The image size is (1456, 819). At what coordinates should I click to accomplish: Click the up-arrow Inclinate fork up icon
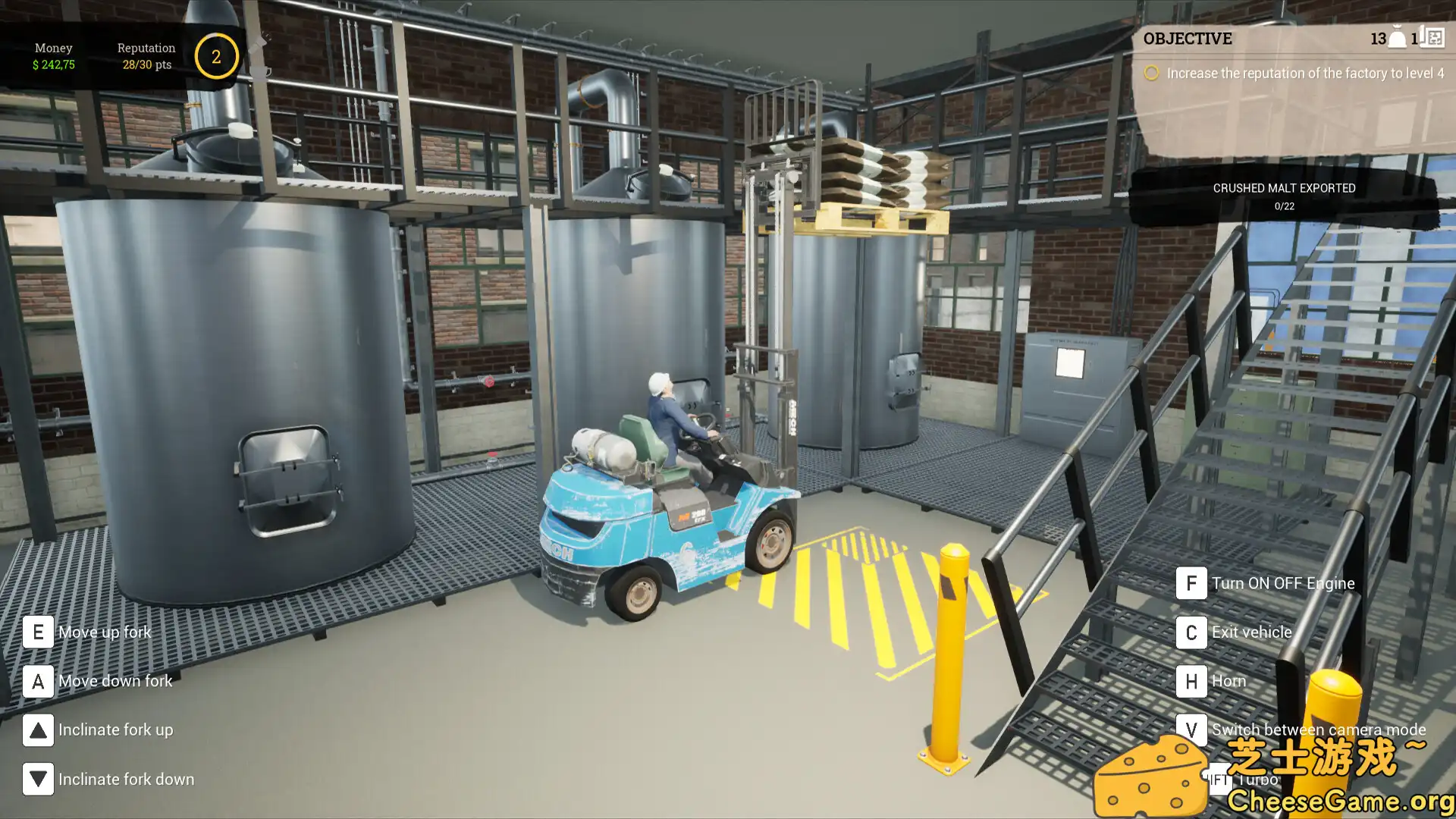coord(37,730)
